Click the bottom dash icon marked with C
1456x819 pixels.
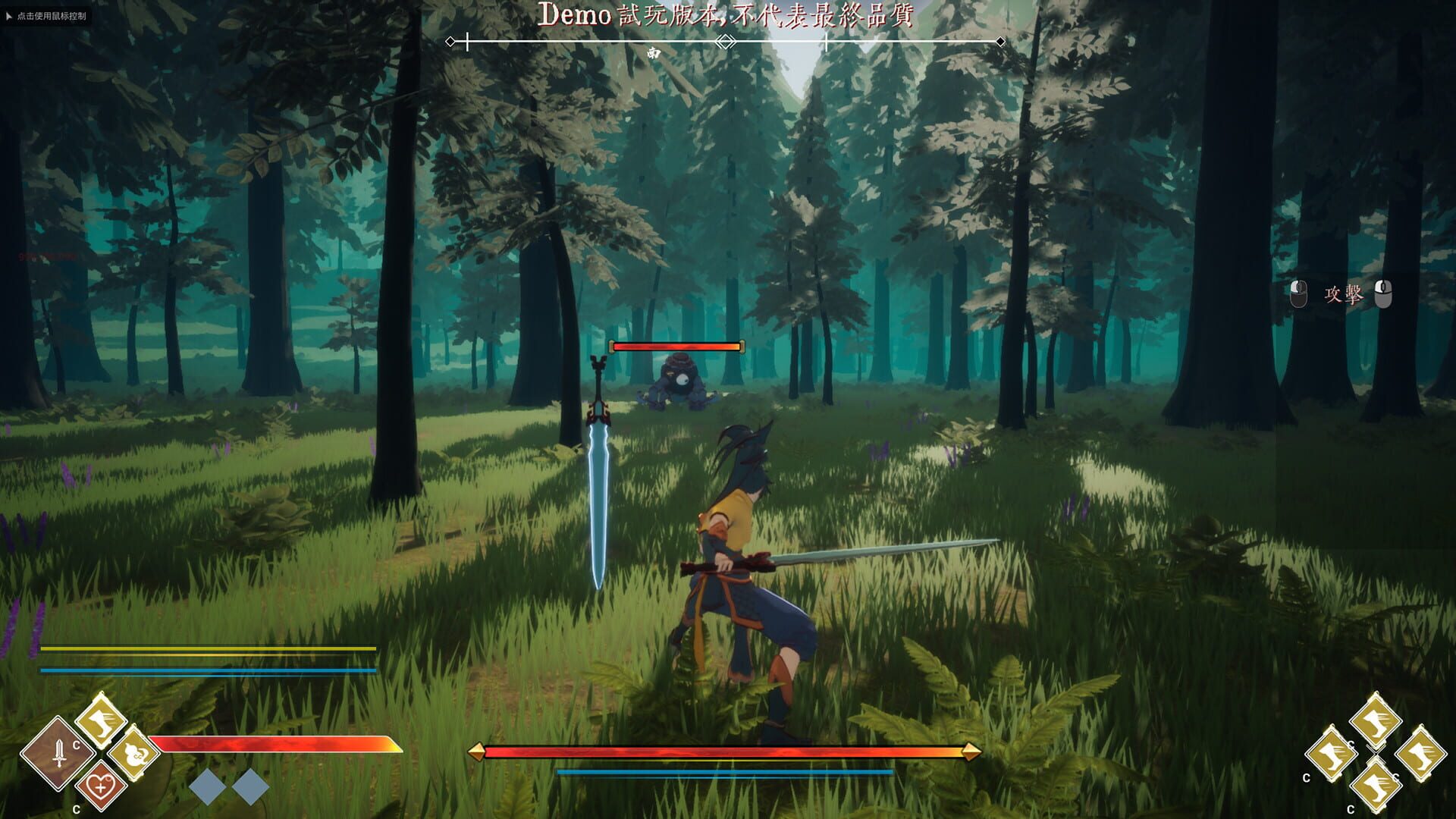pos(1376,787)
